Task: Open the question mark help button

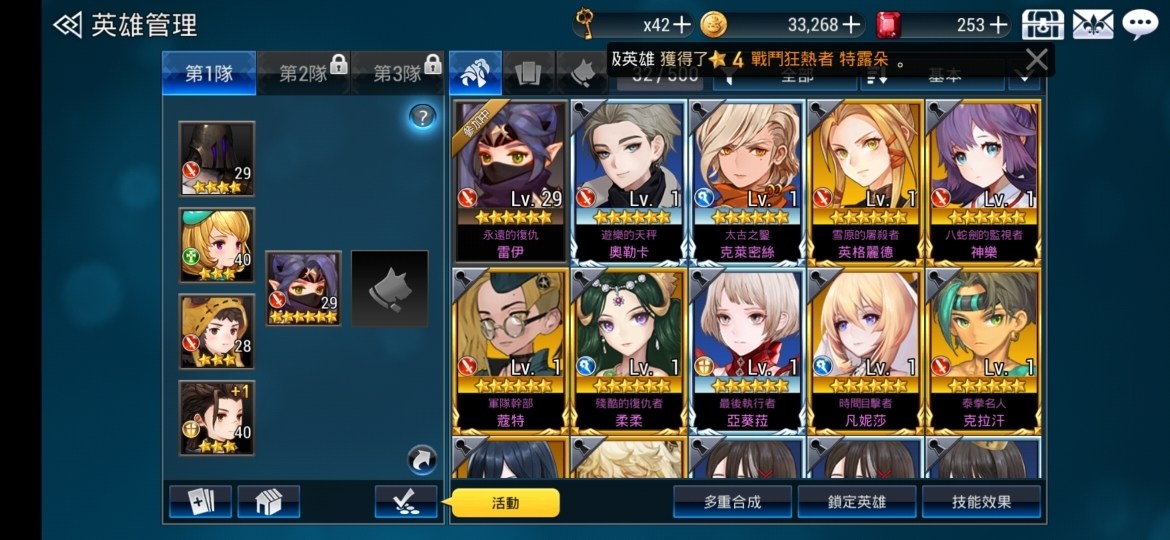Action: click(x=423, y=117)
